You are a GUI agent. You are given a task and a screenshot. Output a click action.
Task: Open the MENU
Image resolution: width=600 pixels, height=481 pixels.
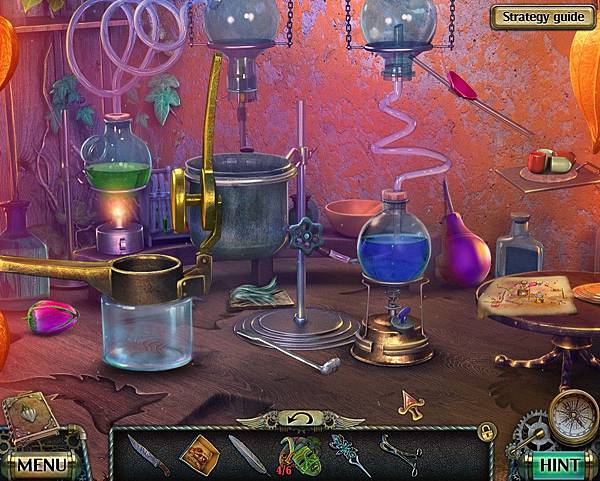pos(41,464)
